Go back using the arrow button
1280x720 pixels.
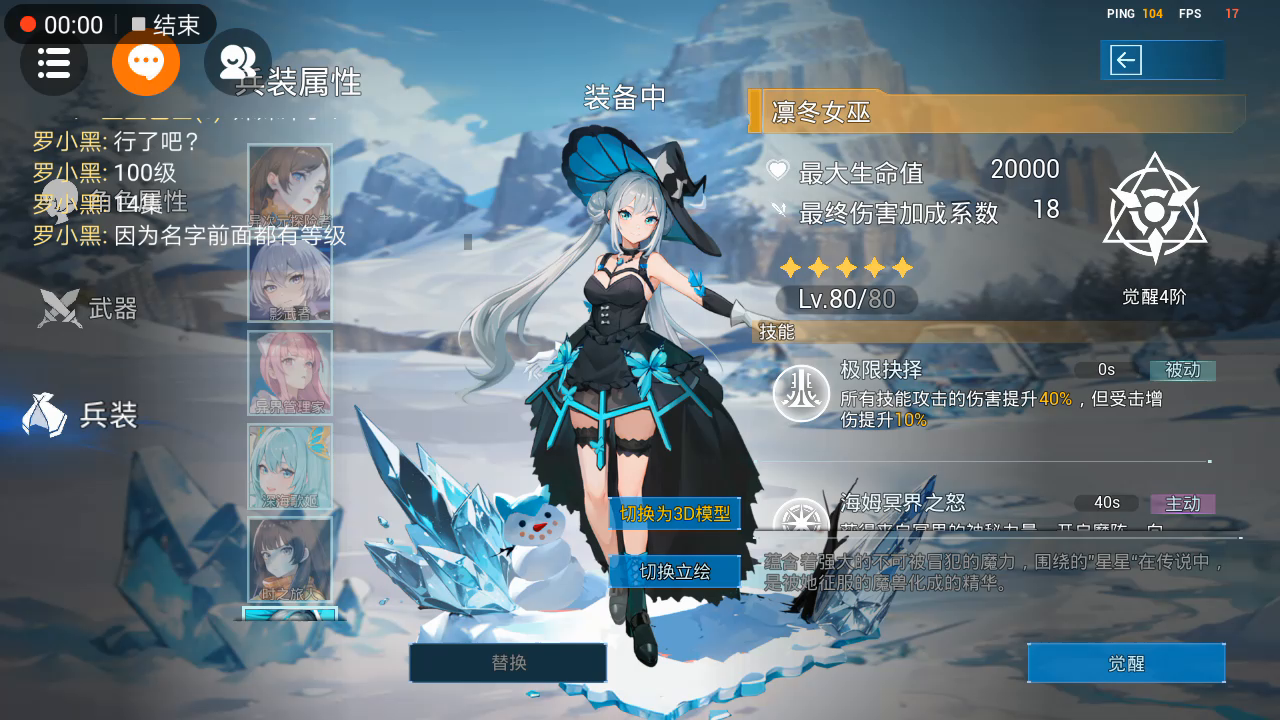click(1126, 60)
